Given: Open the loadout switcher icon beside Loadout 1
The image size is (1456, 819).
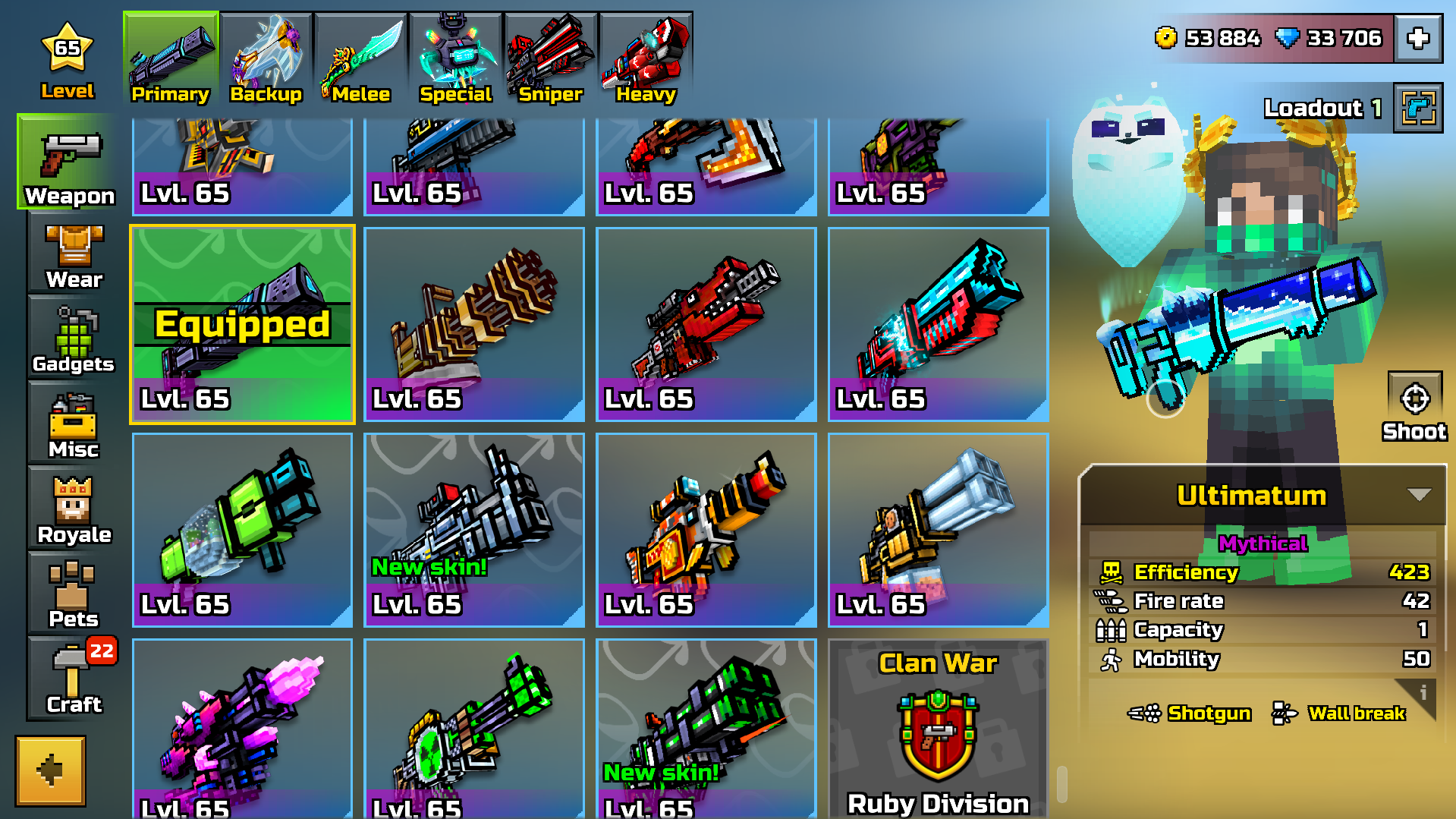Looking at the screenshot, I should (1417, 107).
